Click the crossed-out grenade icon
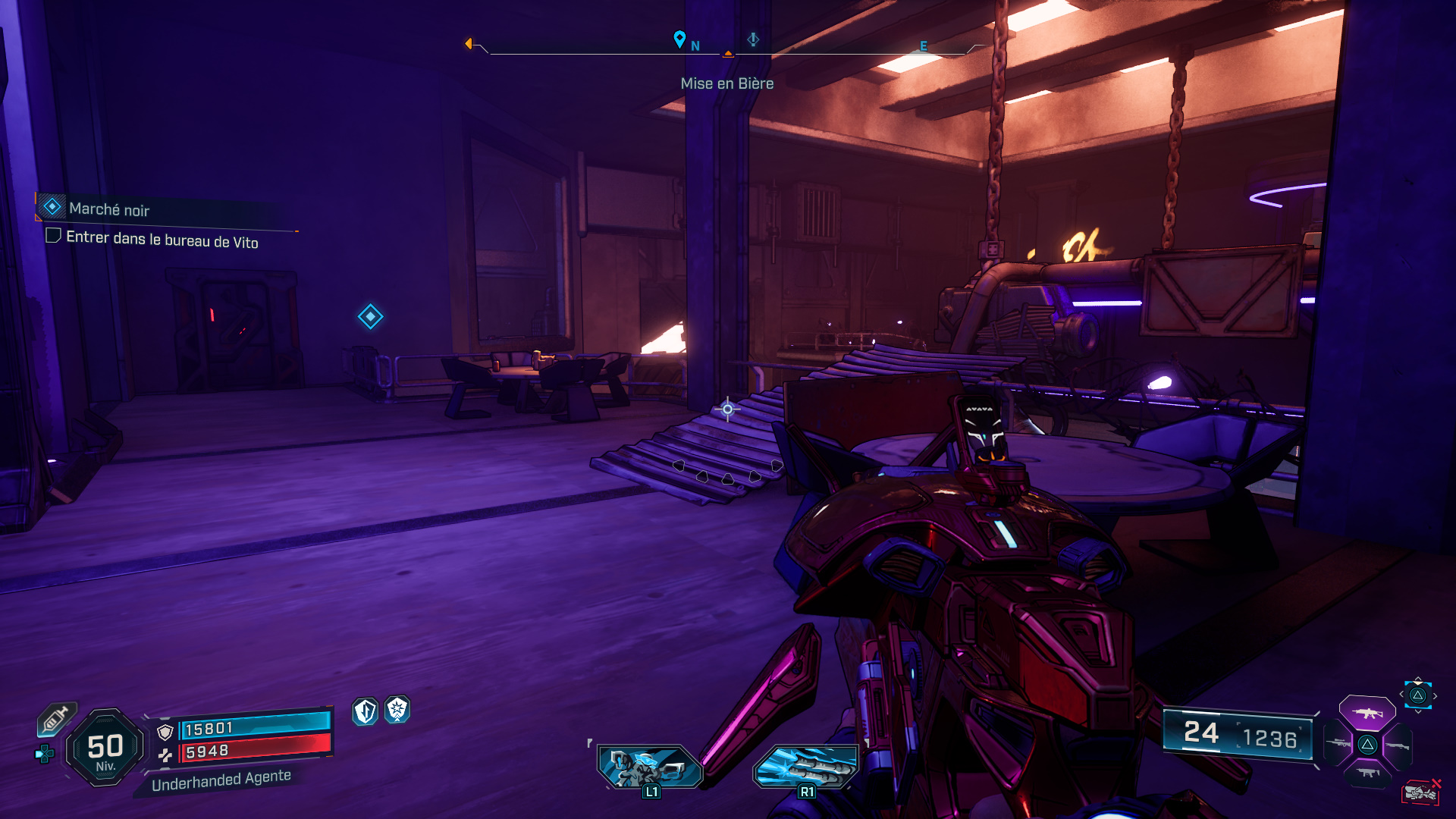The image size is (1456, 819). click(1422, 791)
